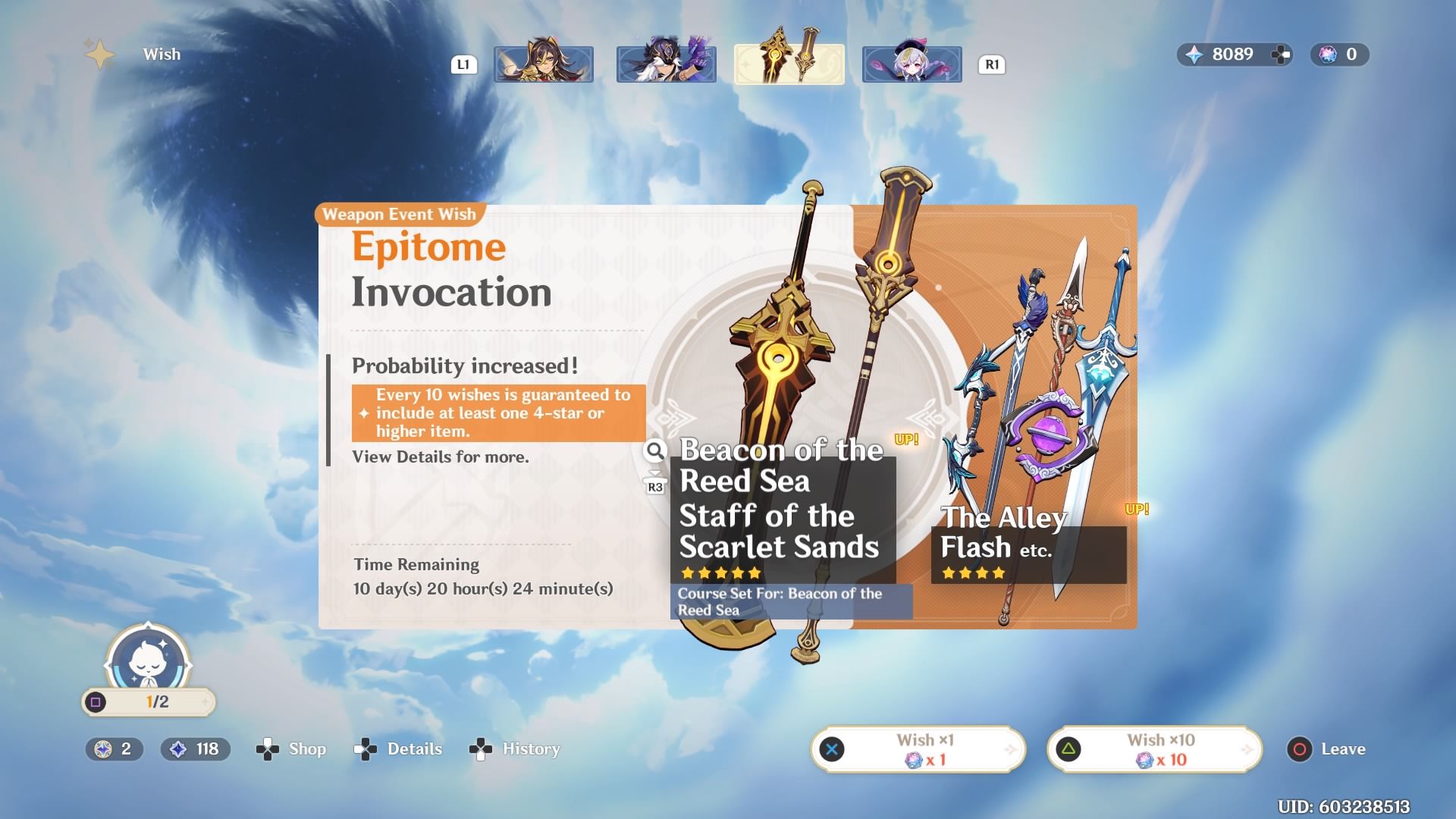Image resolution: width=1456 pixels, height=819 pixels.
Task: Open the rightmost character event banner
Action: click(912, 64)
